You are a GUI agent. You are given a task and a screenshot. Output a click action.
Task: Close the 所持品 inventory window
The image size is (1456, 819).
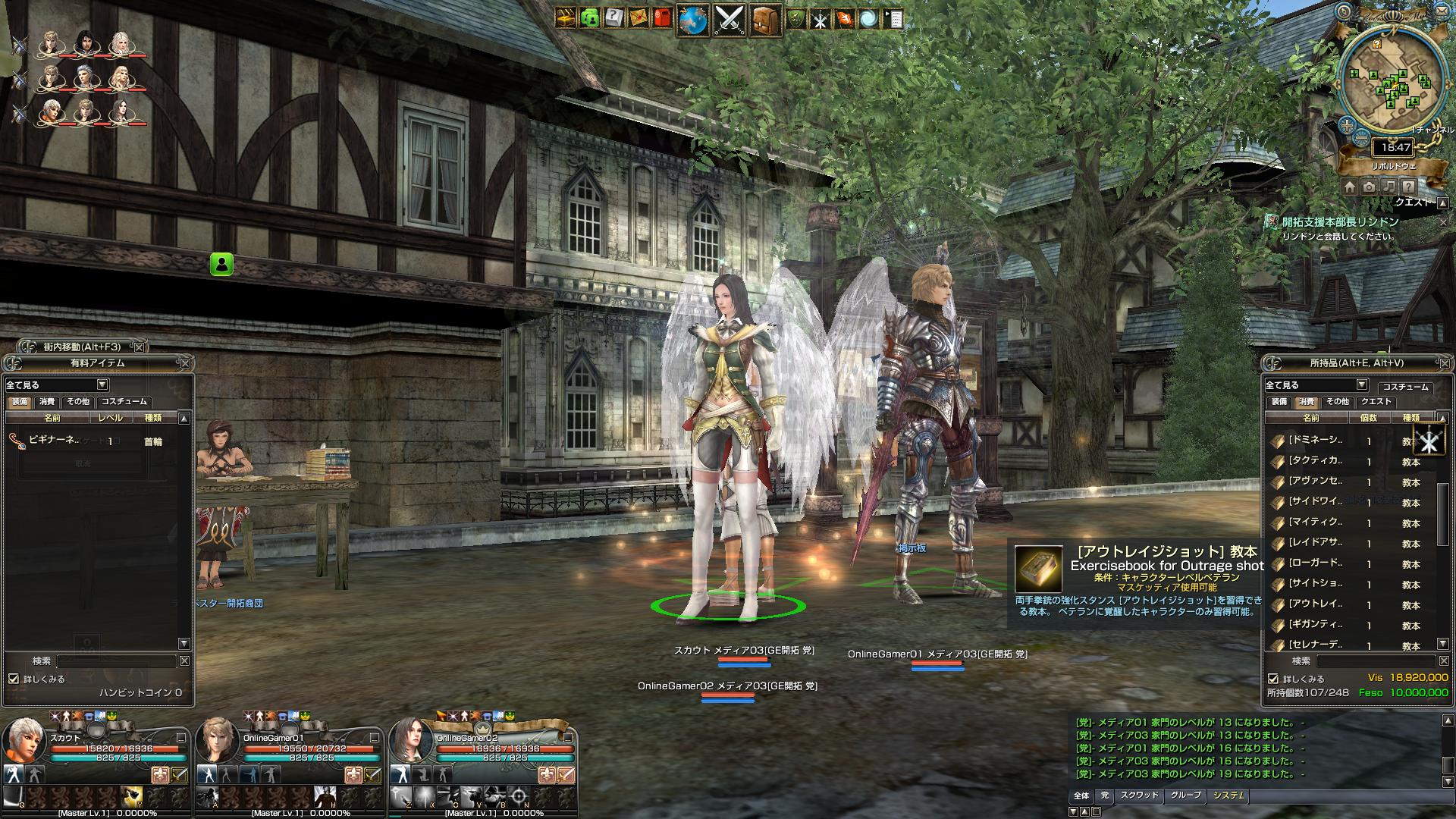(1442, 363)
